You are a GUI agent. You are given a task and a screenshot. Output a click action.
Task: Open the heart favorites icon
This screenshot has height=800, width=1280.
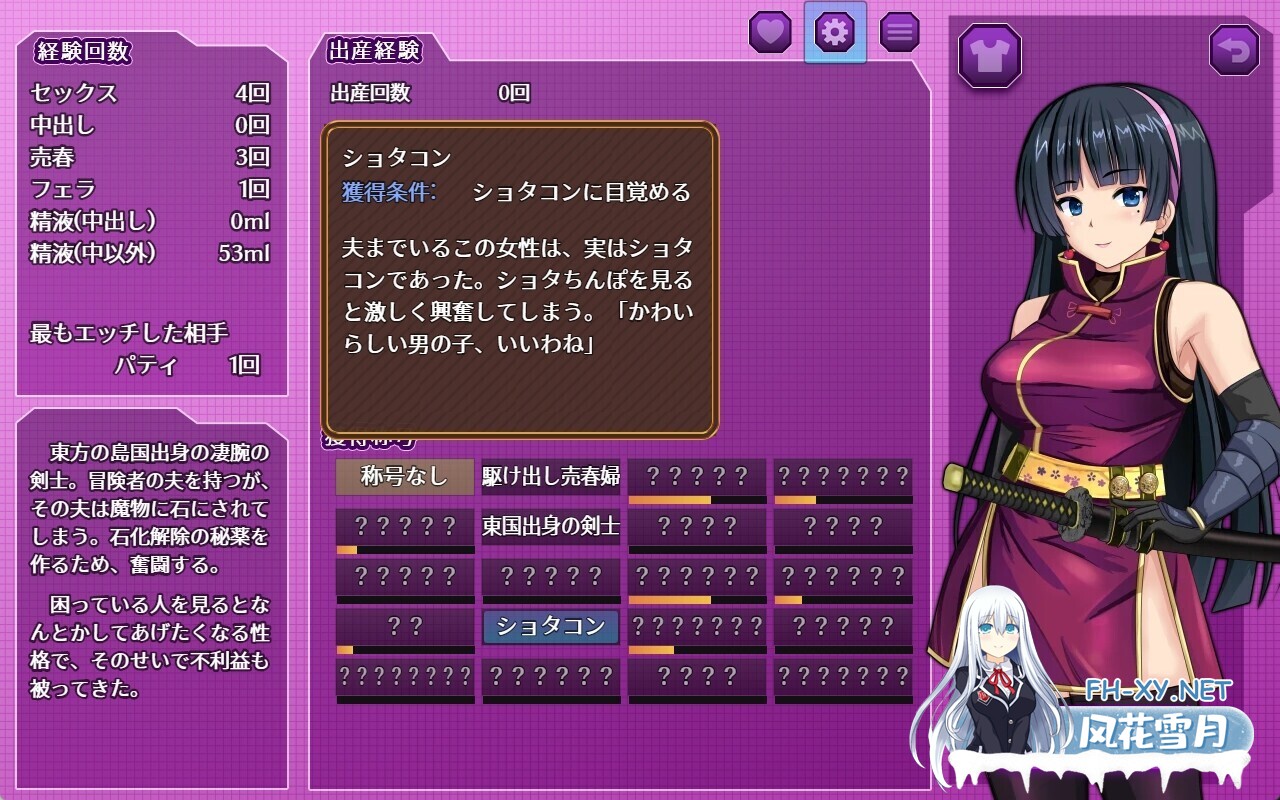(771, 32)
